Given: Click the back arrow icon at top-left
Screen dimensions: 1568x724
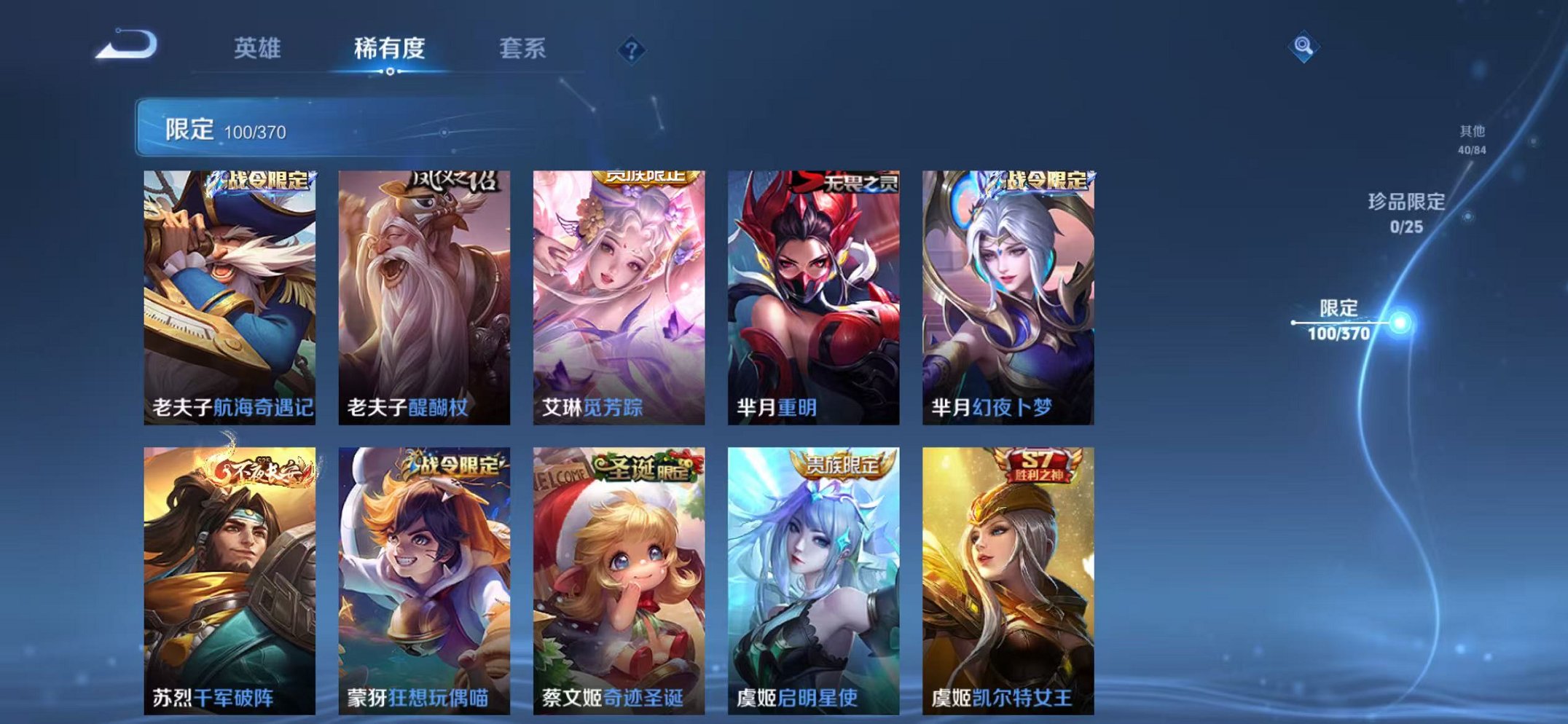Looking at the screenshot, I should (x=124, y=47).
